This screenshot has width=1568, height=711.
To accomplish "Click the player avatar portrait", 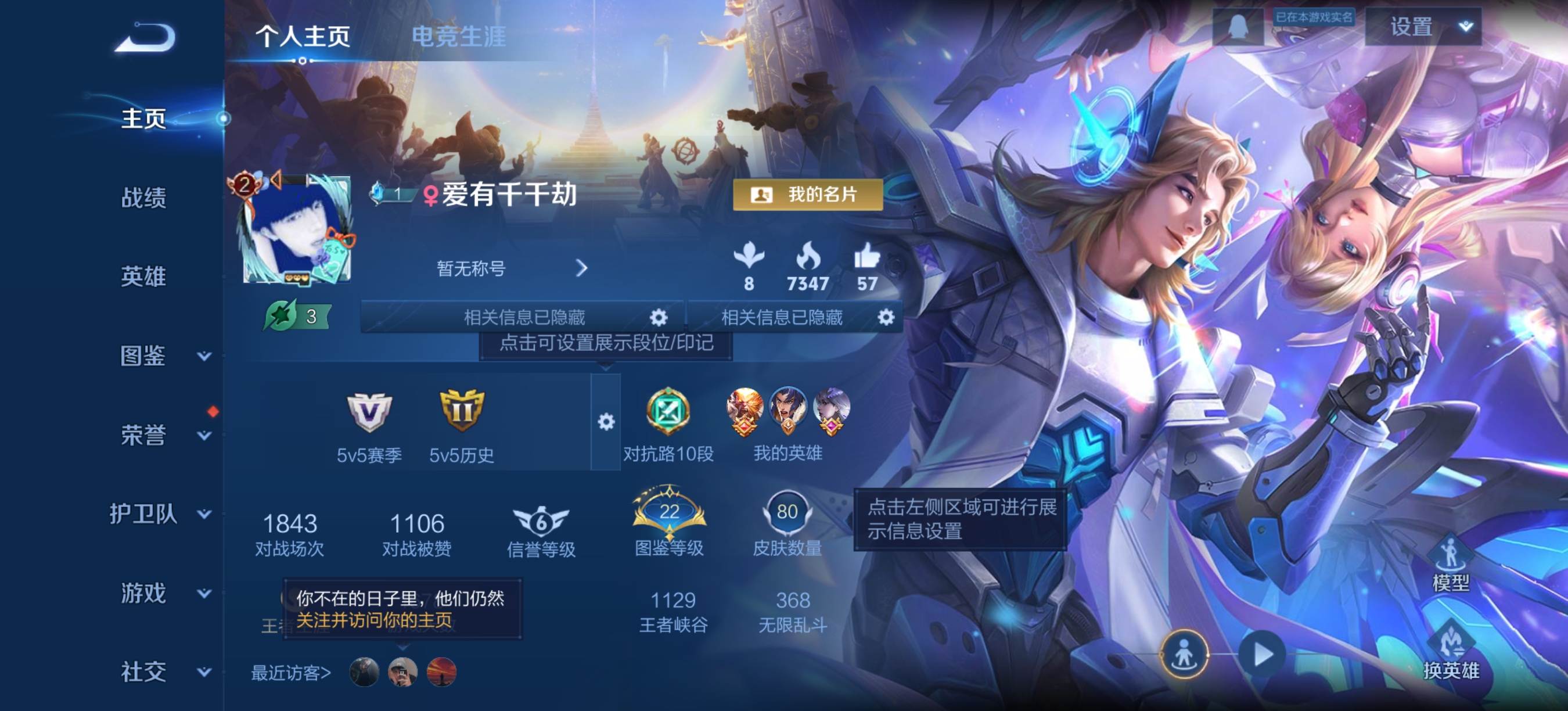I will (296, 231).
